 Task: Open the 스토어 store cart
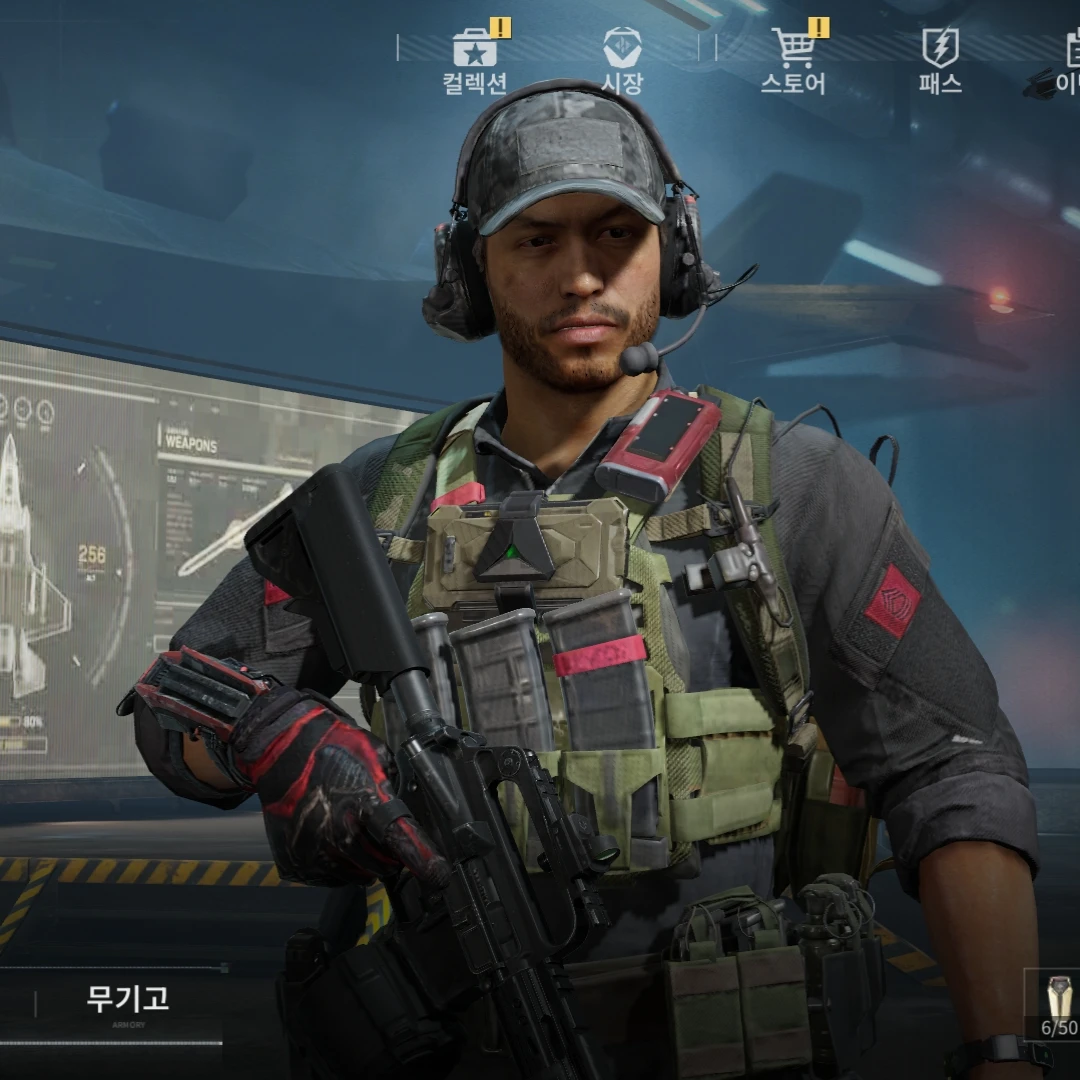[x=793, y=61]
